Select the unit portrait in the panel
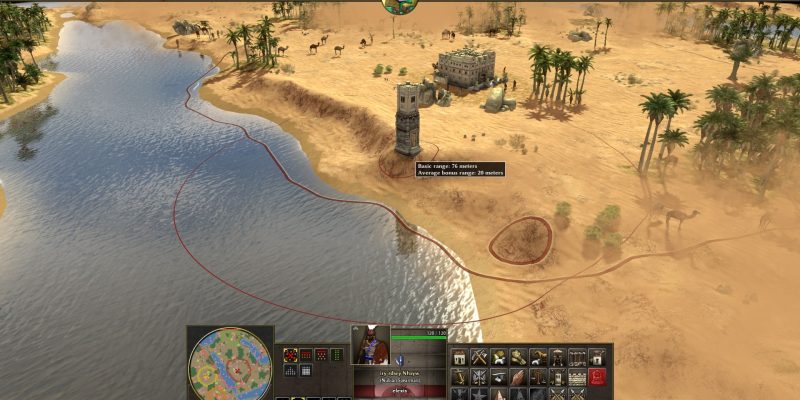Viewport: 800px width, 400px height. [x=370, y=346]
